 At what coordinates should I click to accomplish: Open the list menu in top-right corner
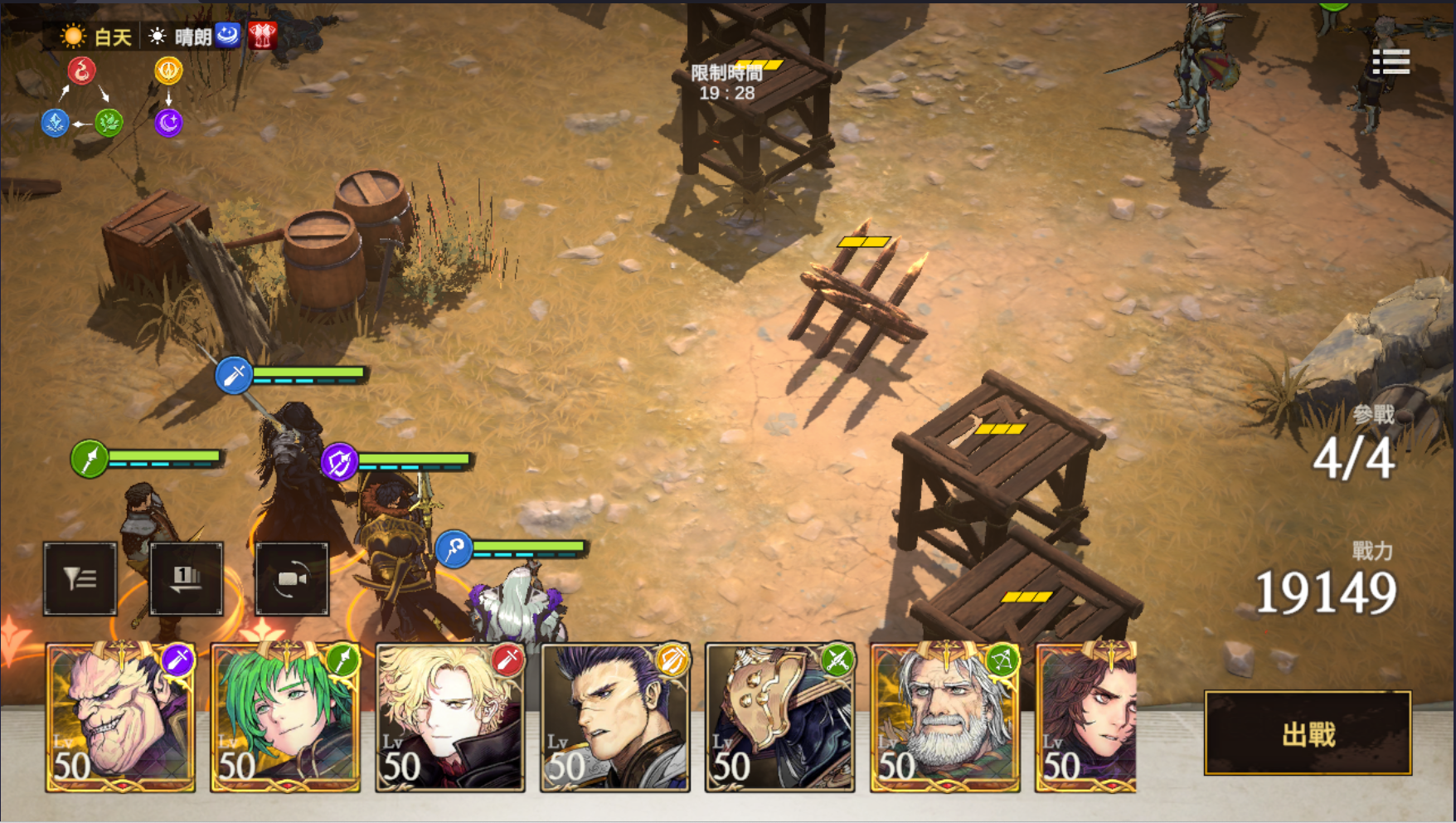(x=1390, y=62)
